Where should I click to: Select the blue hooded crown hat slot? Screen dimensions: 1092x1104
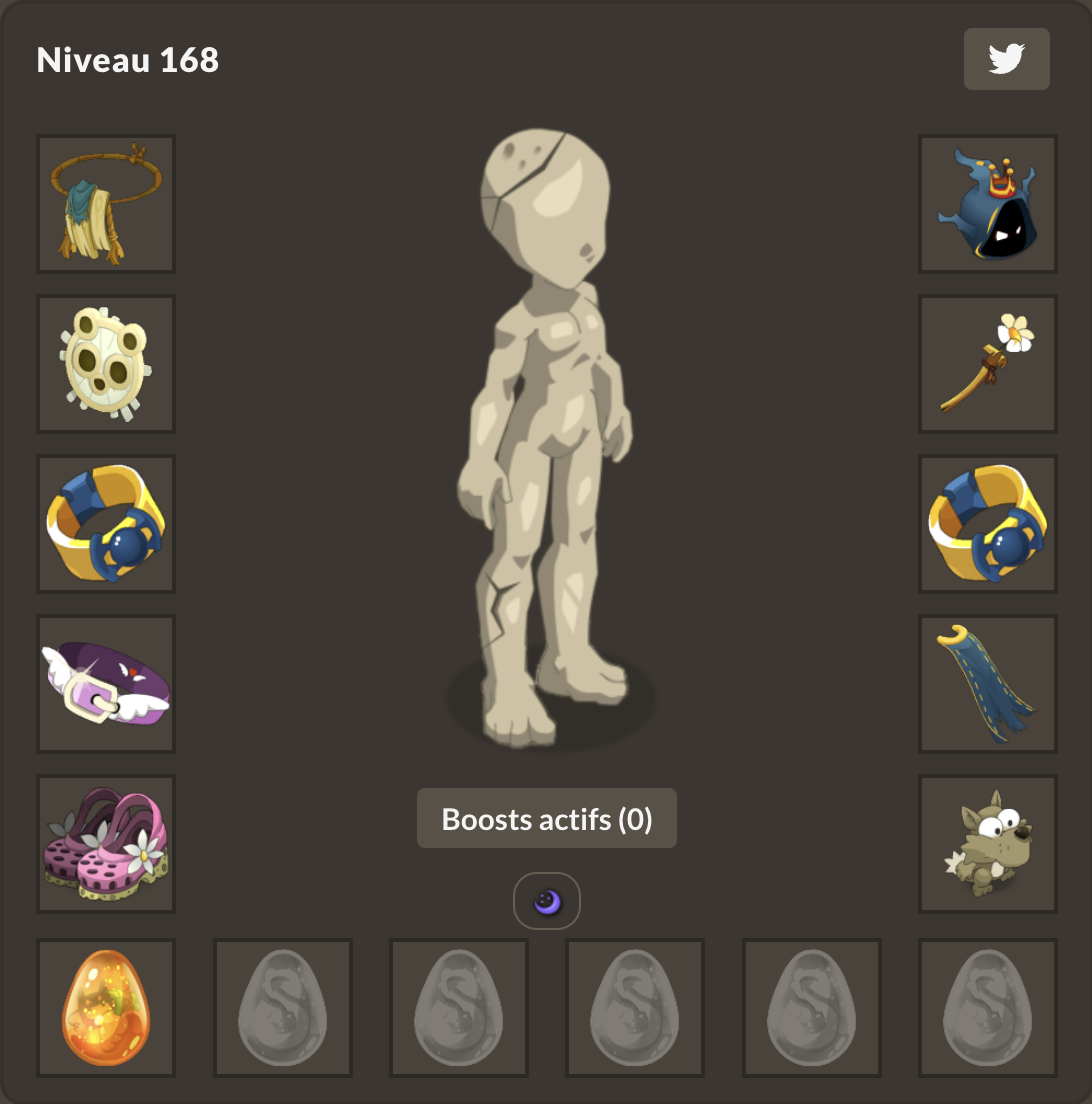pyautogui.click(x=988, y=204)
